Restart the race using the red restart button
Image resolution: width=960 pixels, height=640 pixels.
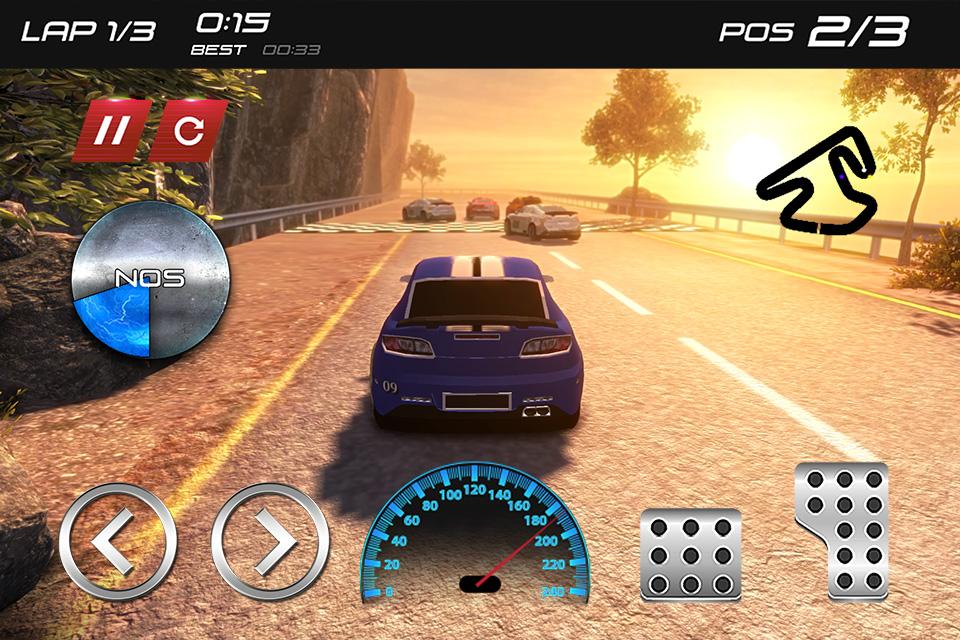[190, 130]
